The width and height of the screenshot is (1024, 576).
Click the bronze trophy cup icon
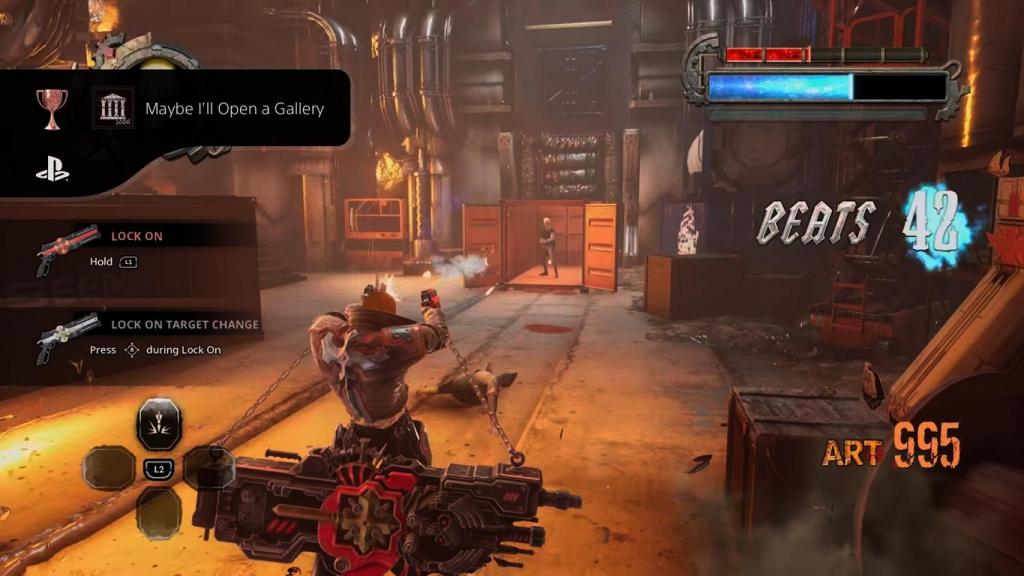click(x=52, y=106)
